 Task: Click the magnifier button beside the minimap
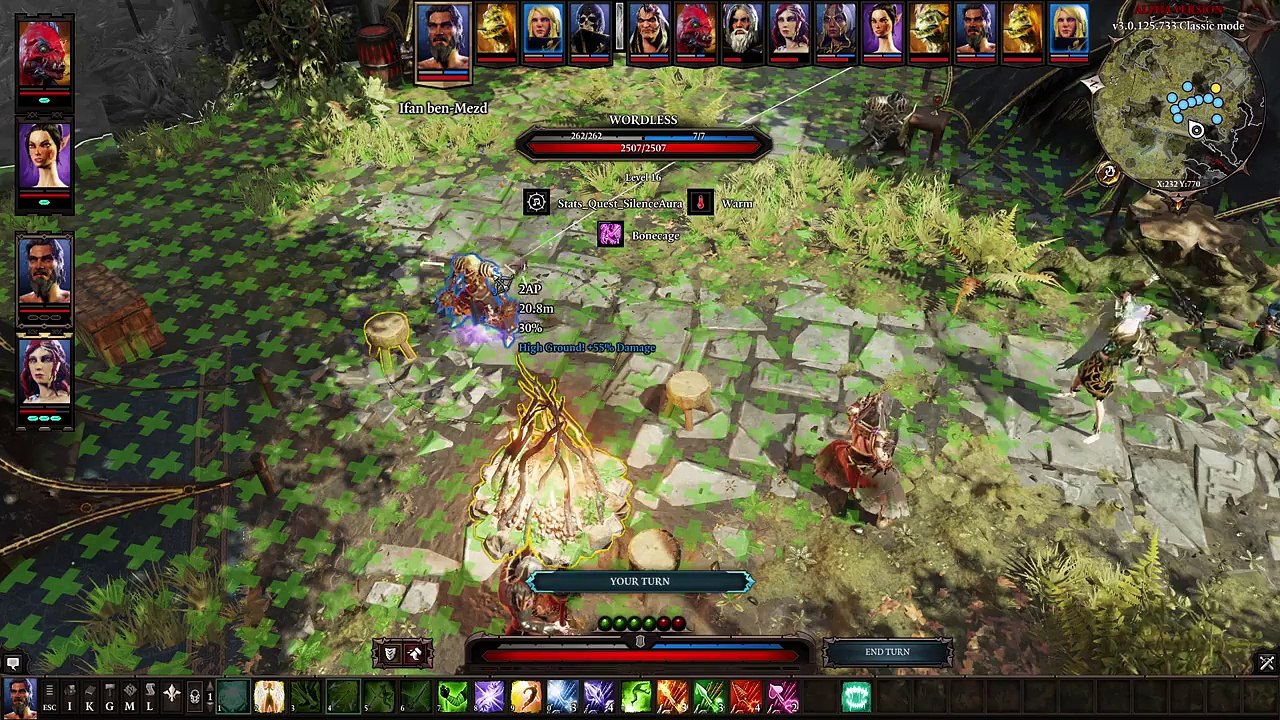(1108, 172)
